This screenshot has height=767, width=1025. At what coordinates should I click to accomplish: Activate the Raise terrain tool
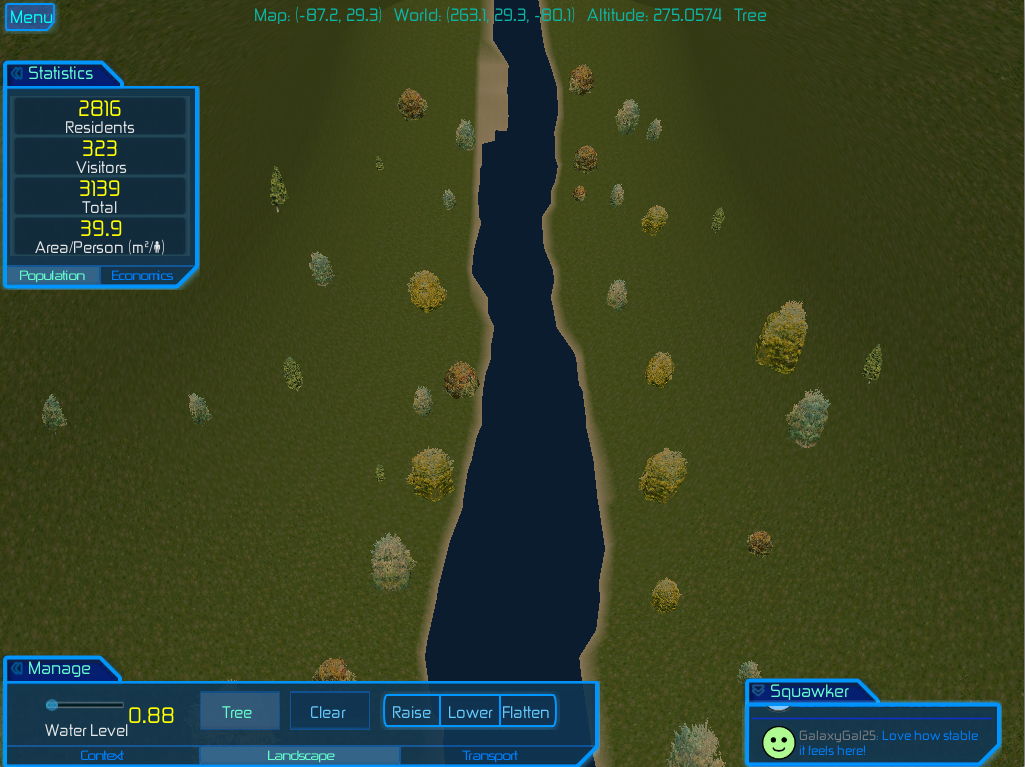(x=411, y=712)
